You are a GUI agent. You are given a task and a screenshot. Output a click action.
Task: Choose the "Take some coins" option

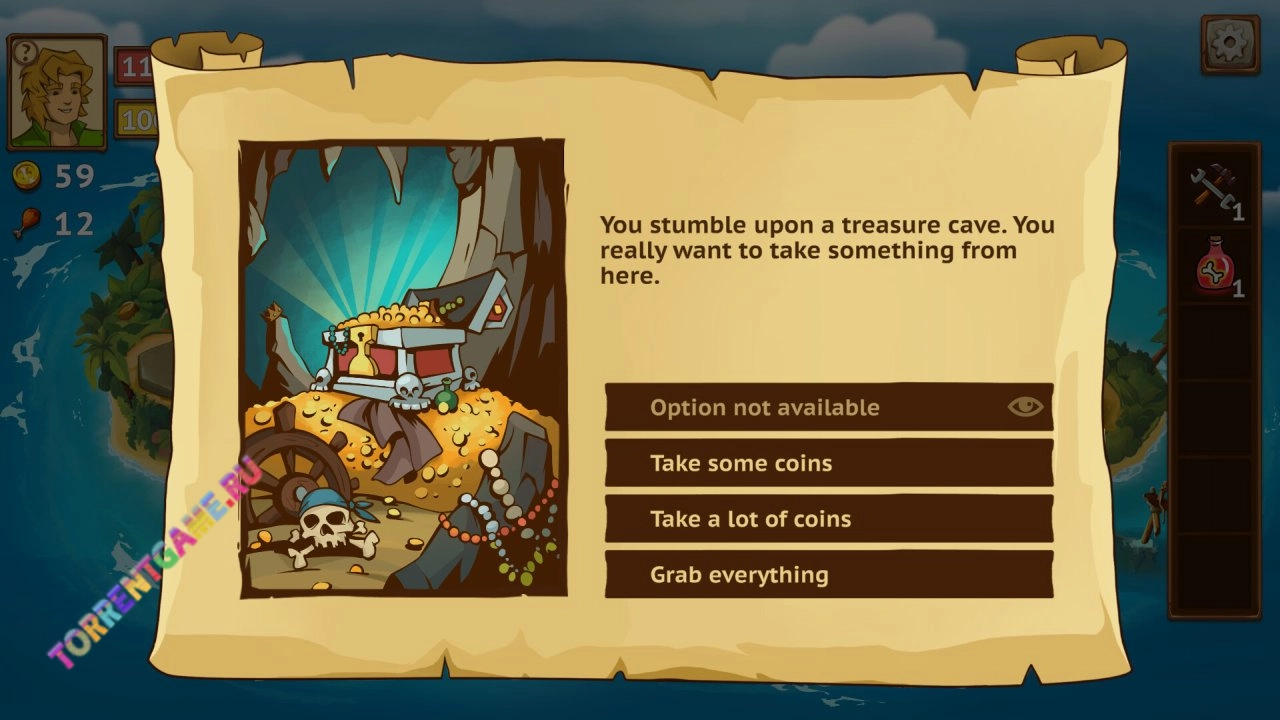[x=828, y=463]
